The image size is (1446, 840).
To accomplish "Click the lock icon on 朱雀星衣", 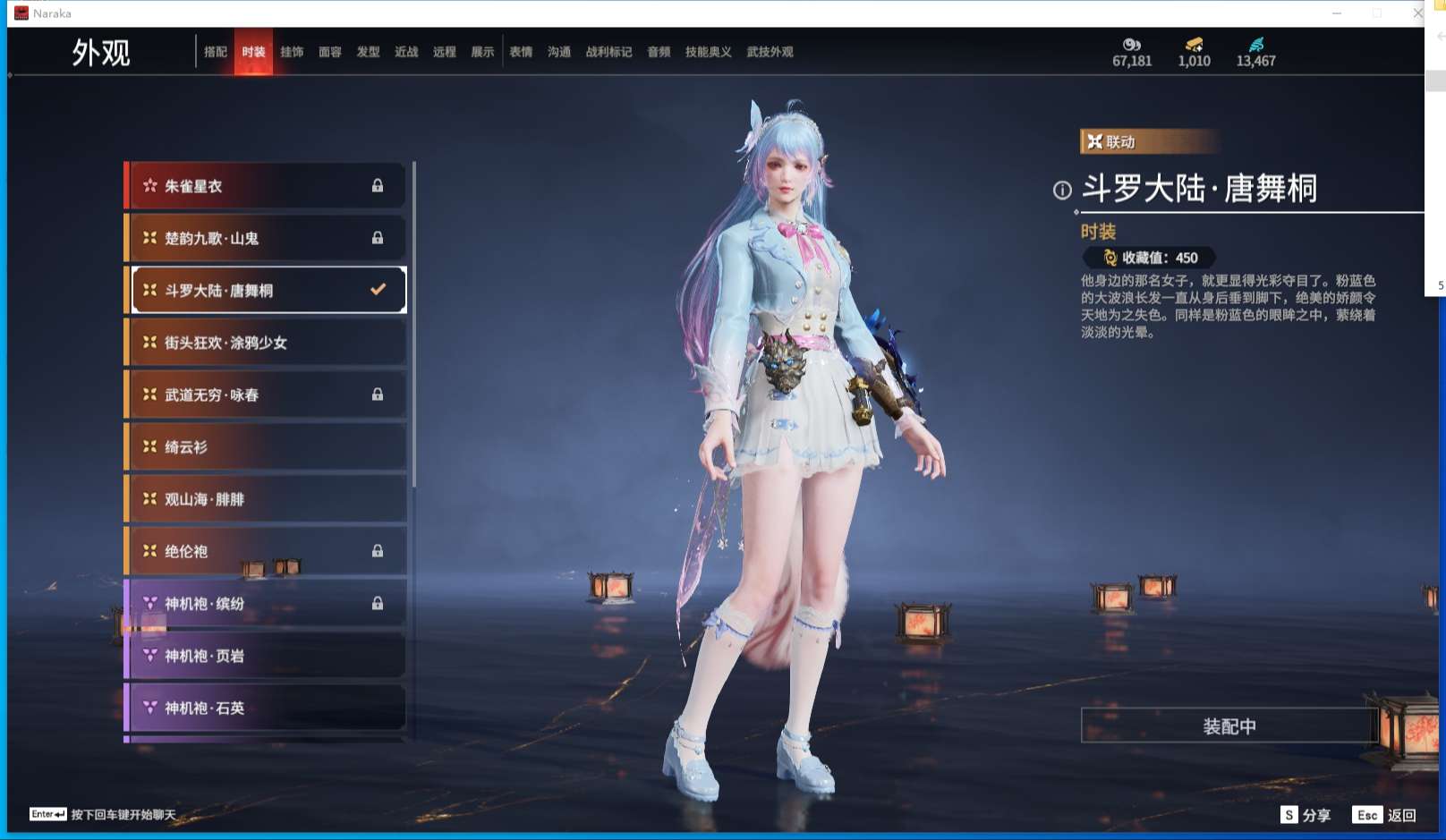I will click(x=378, y=185).
